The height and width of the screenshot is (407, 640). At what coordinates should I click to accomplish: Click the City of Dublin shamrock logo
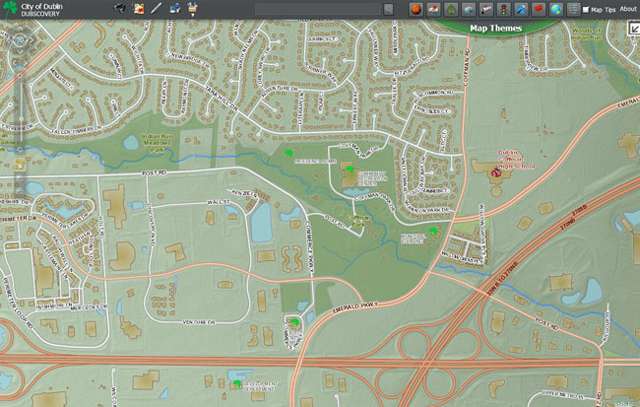click(x=12, y=9)
